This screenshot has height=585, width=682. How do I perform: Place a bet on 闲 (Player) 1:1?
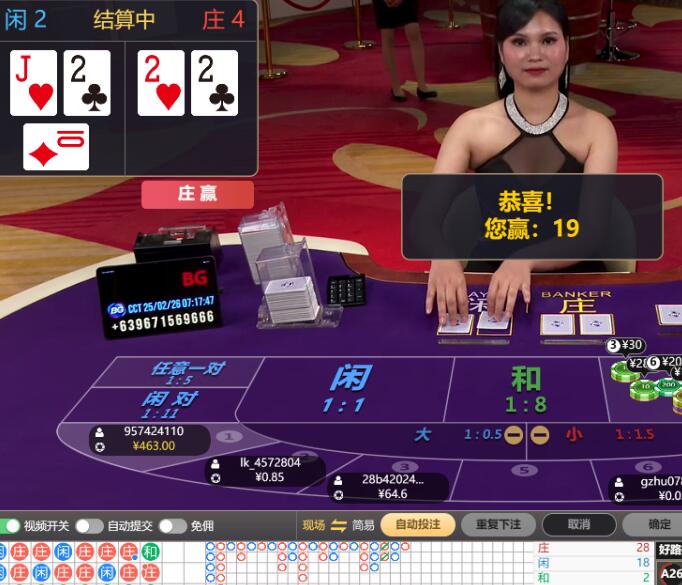click(x=348, y=388)
